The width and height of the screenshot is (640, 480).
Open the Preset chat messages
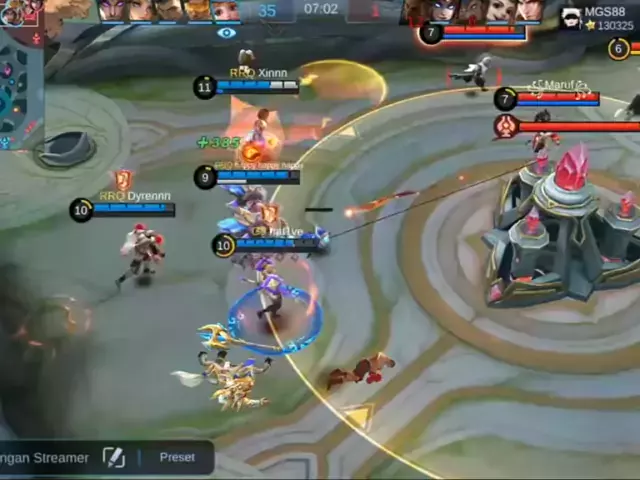[177, 457]
